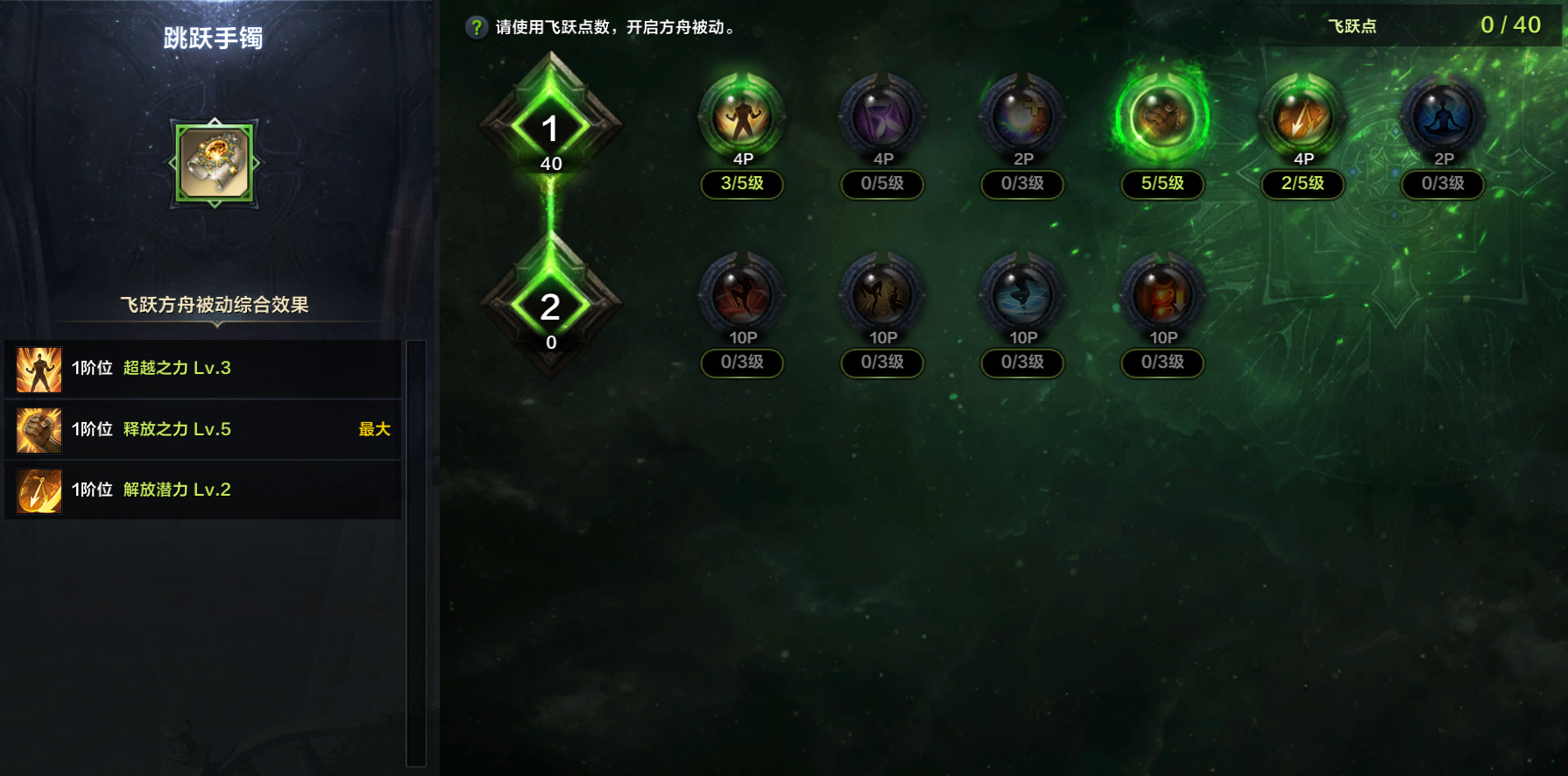This screenshot has height=776, width=1568.
Task: Select the red kicking figure 10P passive
Action: (x=742, y=296)
